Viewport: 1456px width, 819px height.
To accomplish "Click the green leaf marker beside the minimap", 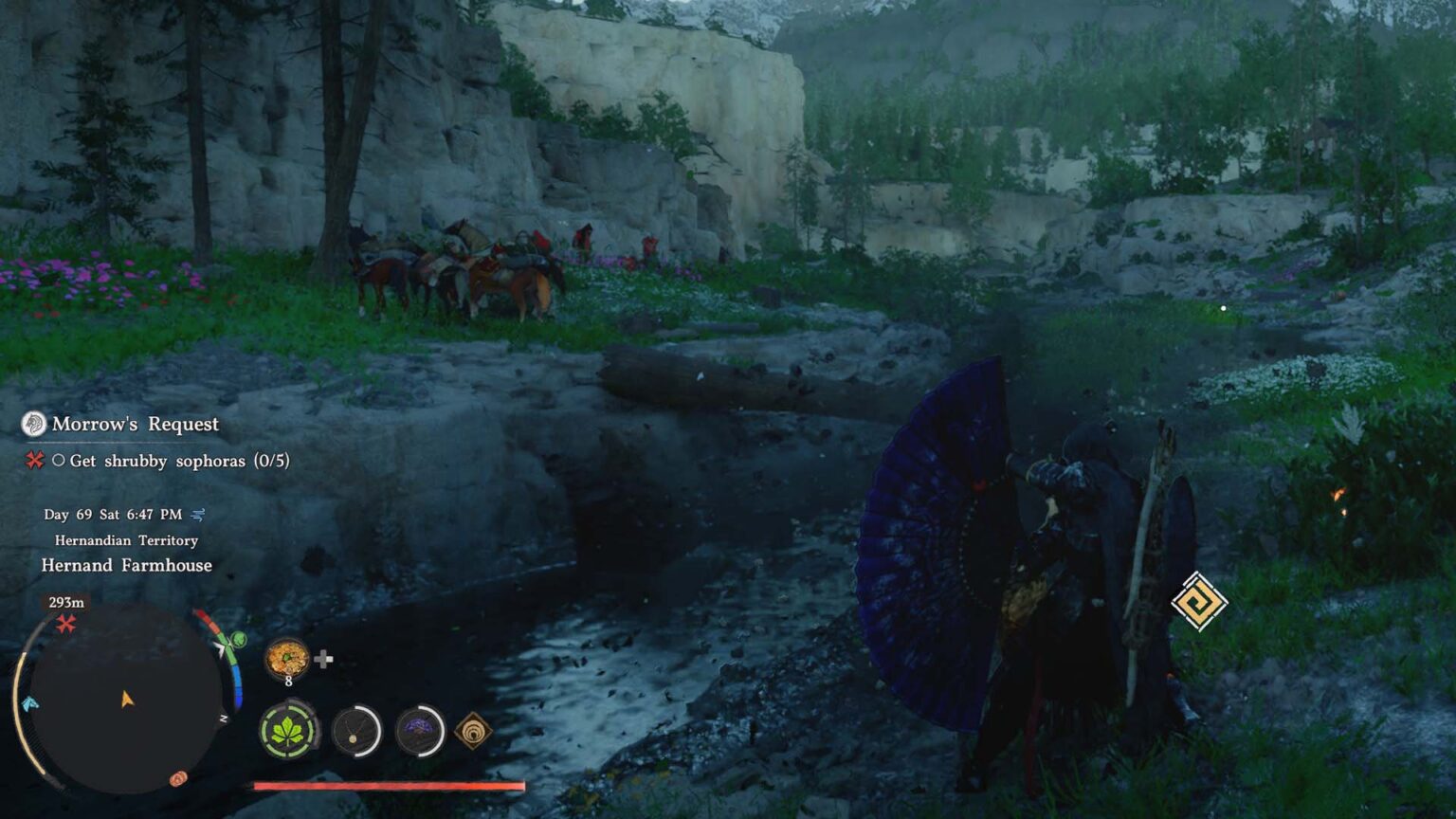I will (237, 640).
